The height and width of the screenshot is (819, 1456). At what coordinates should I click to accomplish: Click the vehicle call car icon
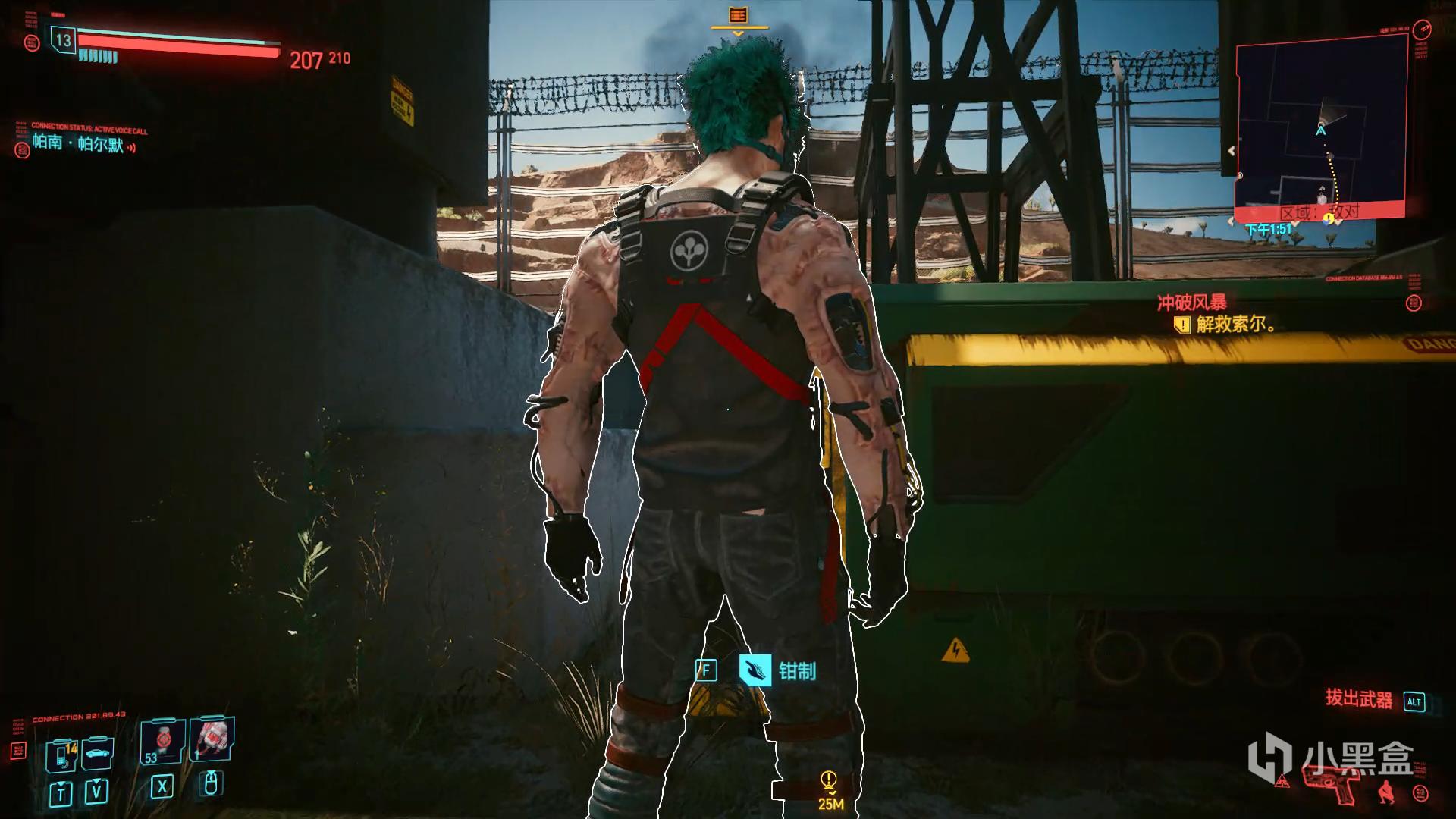click(96, 753)
